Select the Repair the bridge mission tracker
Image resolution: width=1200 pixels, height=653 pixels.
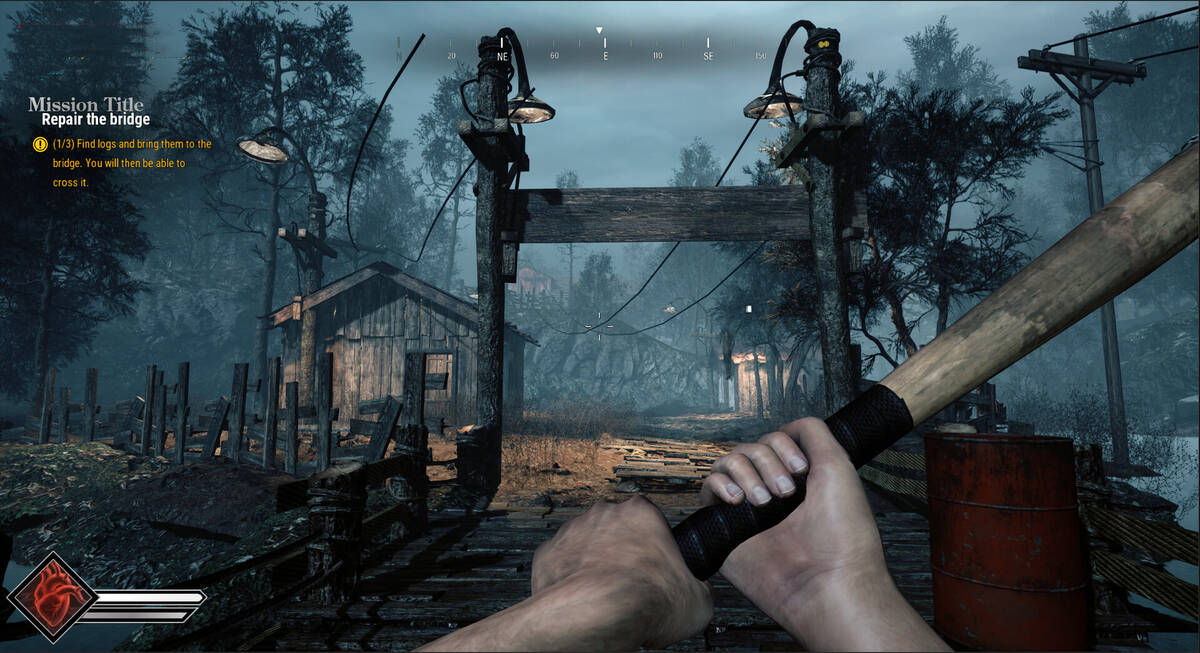[x=96, y=120]
